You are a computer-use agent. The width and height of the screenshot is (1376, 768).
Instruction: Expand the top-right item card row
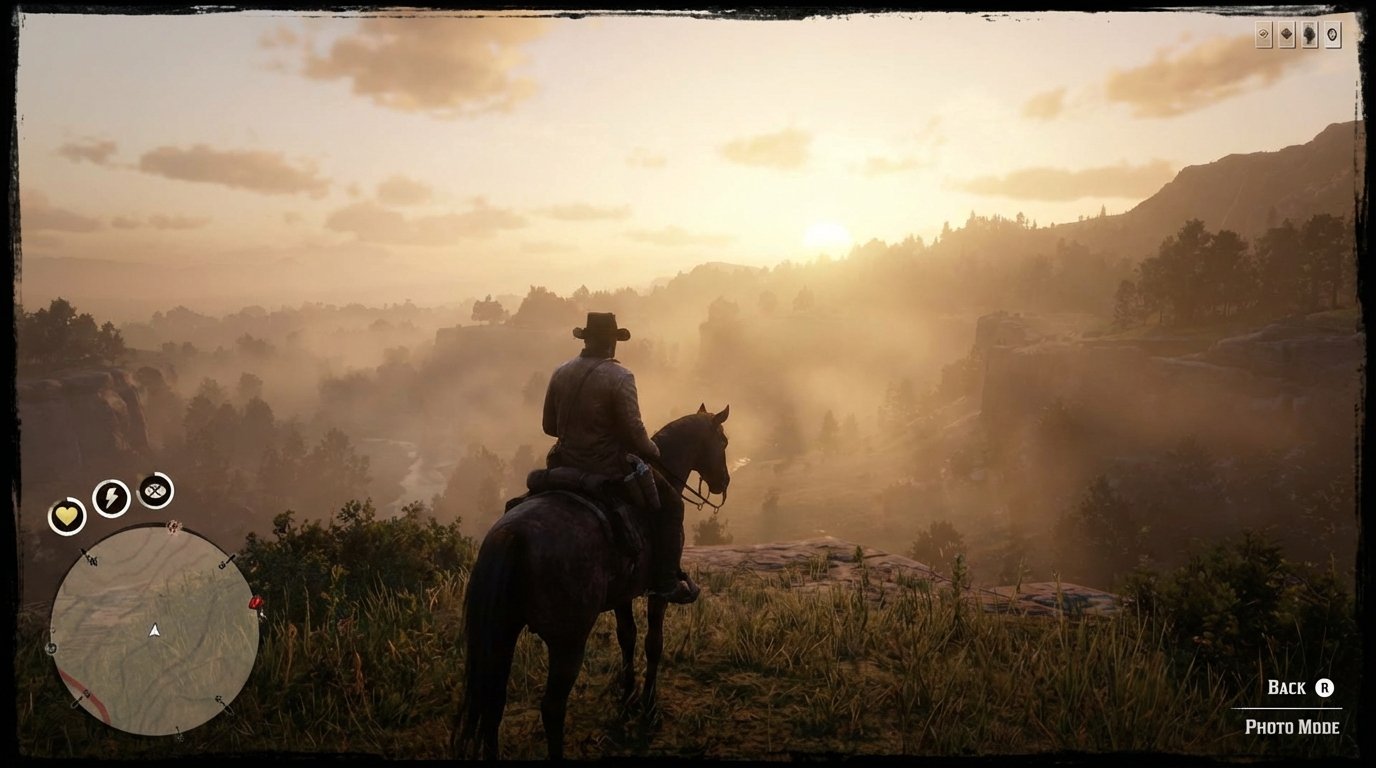click(x=1297, y=34)
